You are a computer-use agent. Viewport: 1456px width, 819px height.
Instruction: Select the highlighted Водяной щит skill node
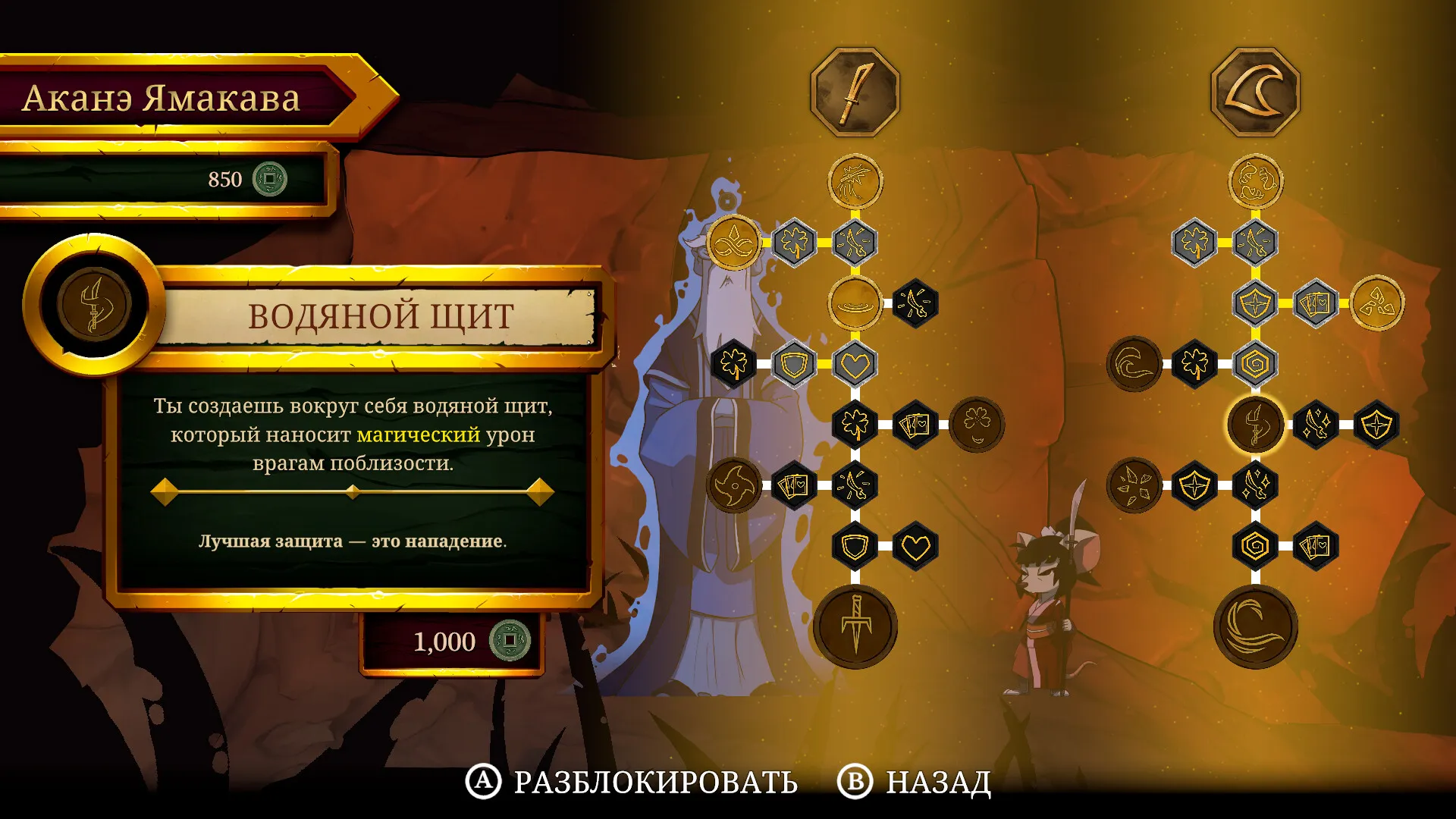pyautogui.click(x=1255, y=425)
